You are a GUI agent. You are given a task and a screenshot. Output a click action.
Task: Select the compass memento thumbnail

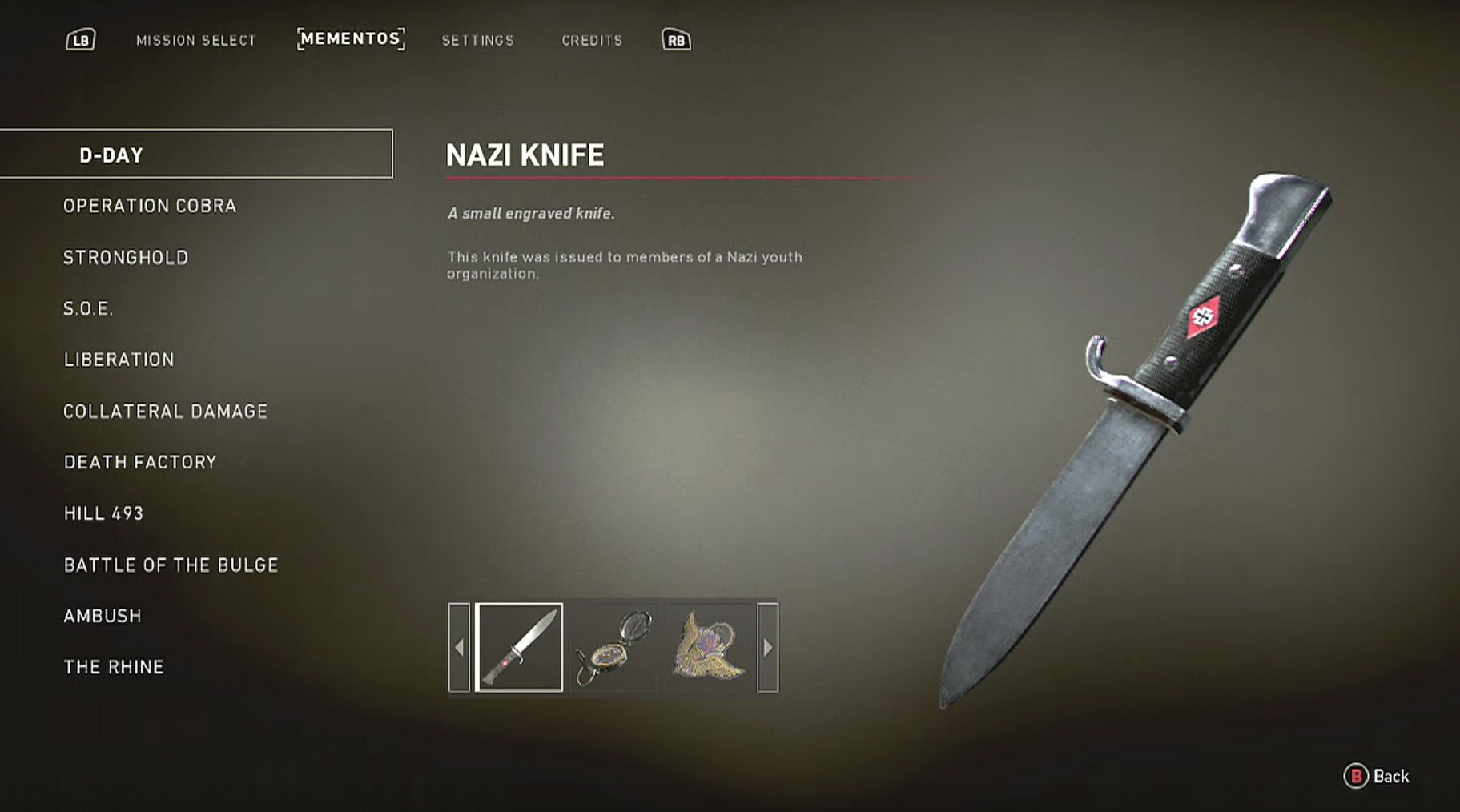pyautogui.click(x=613, y=646)
